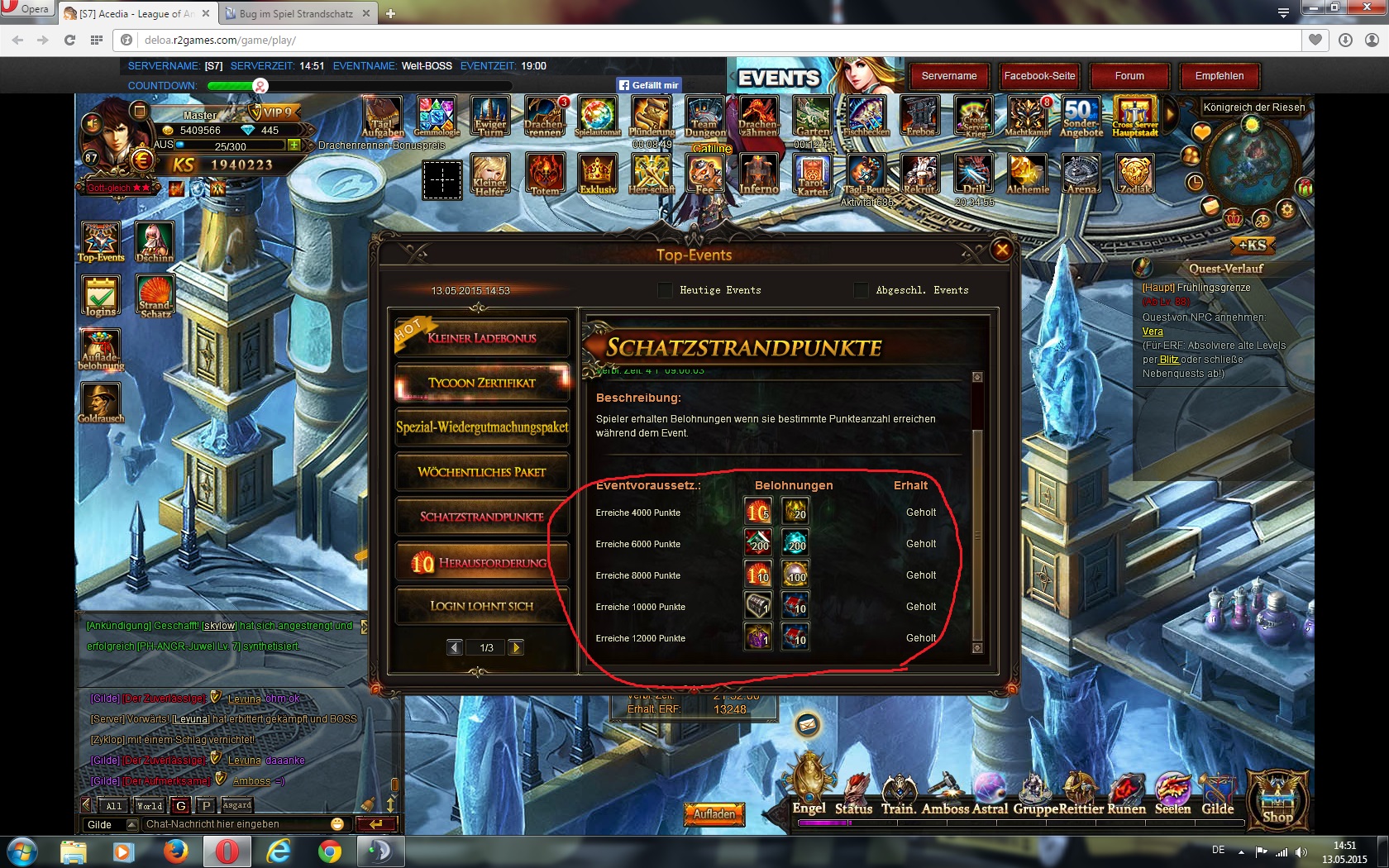Screen dimensions: 1389x868
Task: Switch to the Bug im Spiel Strandschatz tab
Action: 295,13
